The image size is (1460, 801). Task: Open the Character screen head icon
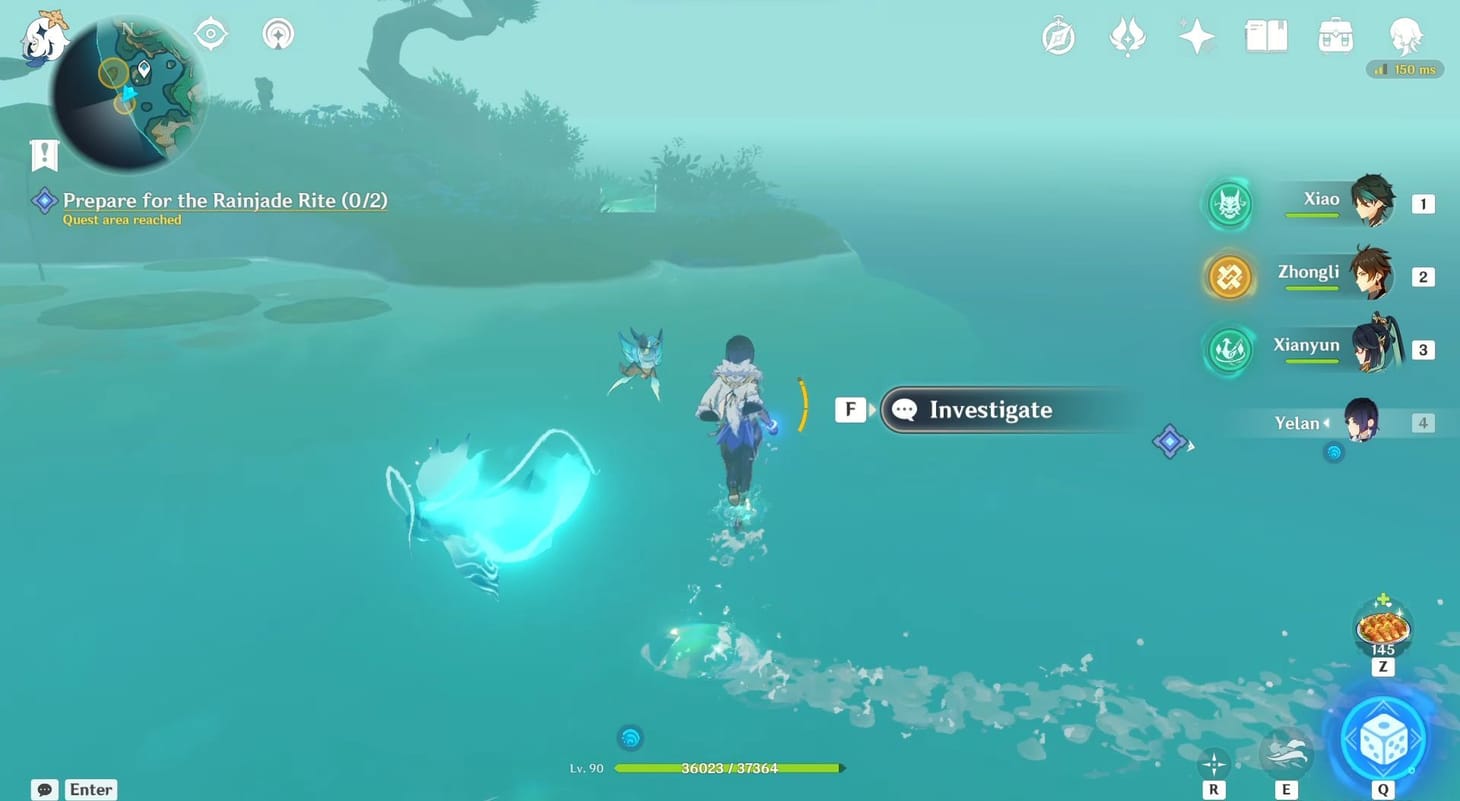[x=1406, y=36]
